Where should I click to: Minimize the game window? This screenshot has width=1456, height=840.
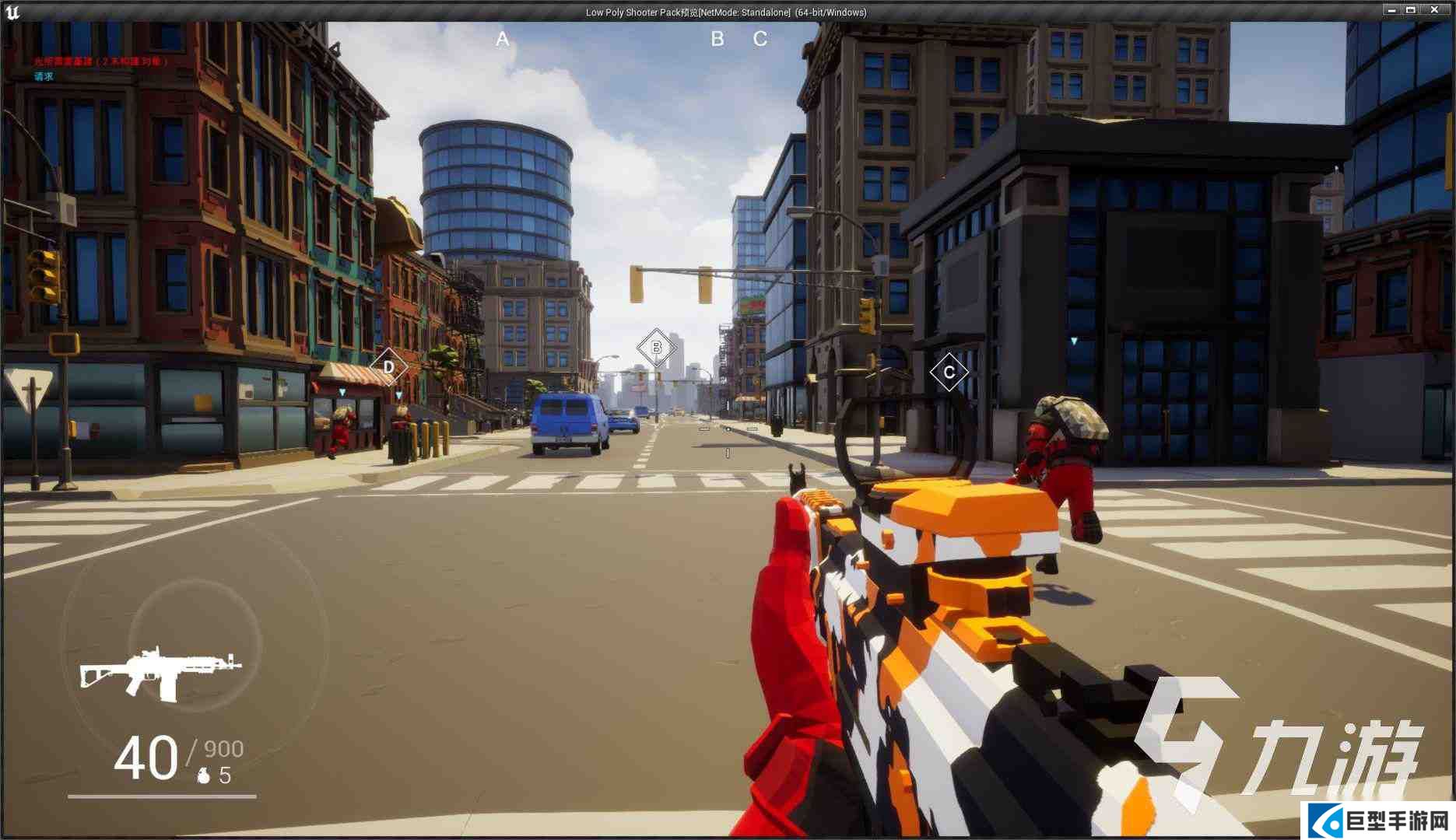pyautogui.click(x=1391, y=10)
